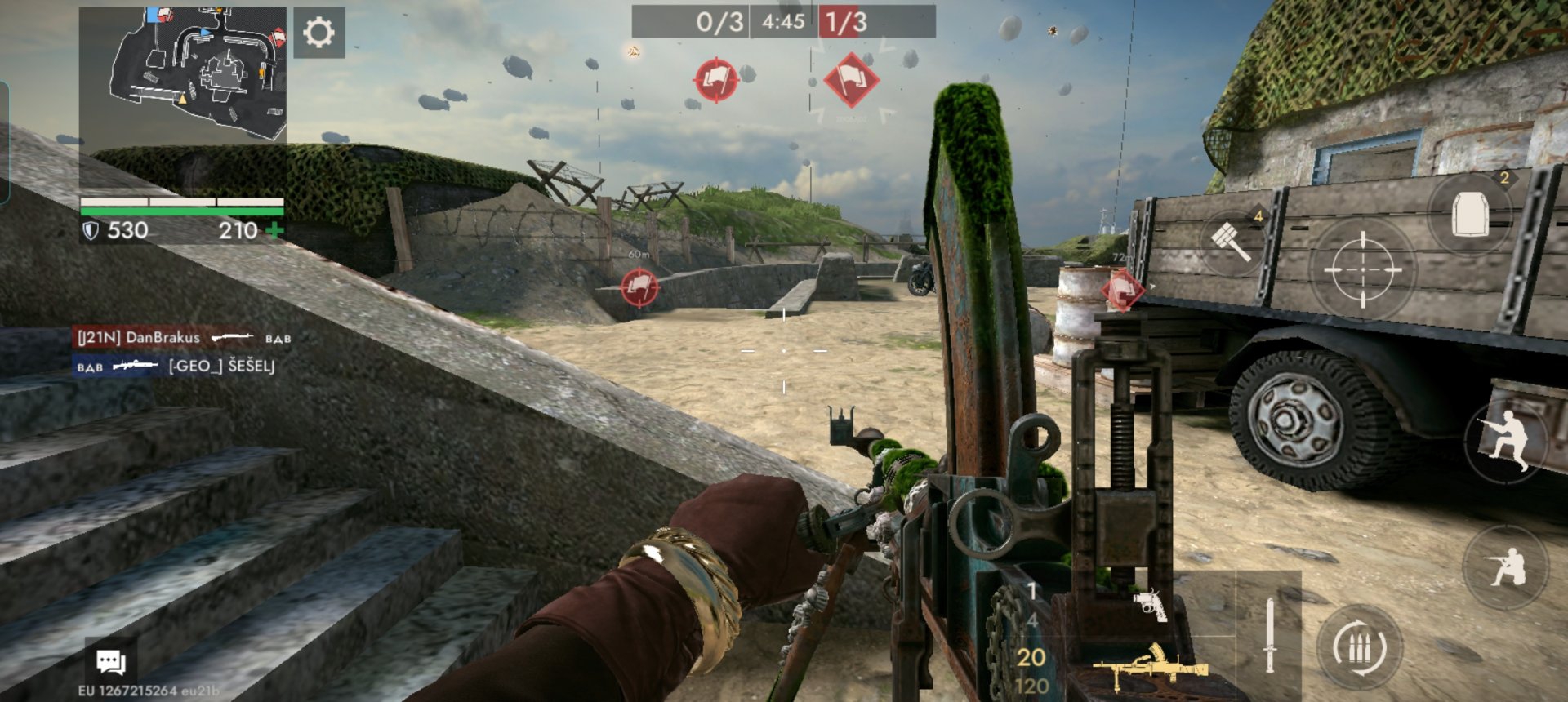Use the armor plate item
Screen dimensions: 1568x702
1470,215
